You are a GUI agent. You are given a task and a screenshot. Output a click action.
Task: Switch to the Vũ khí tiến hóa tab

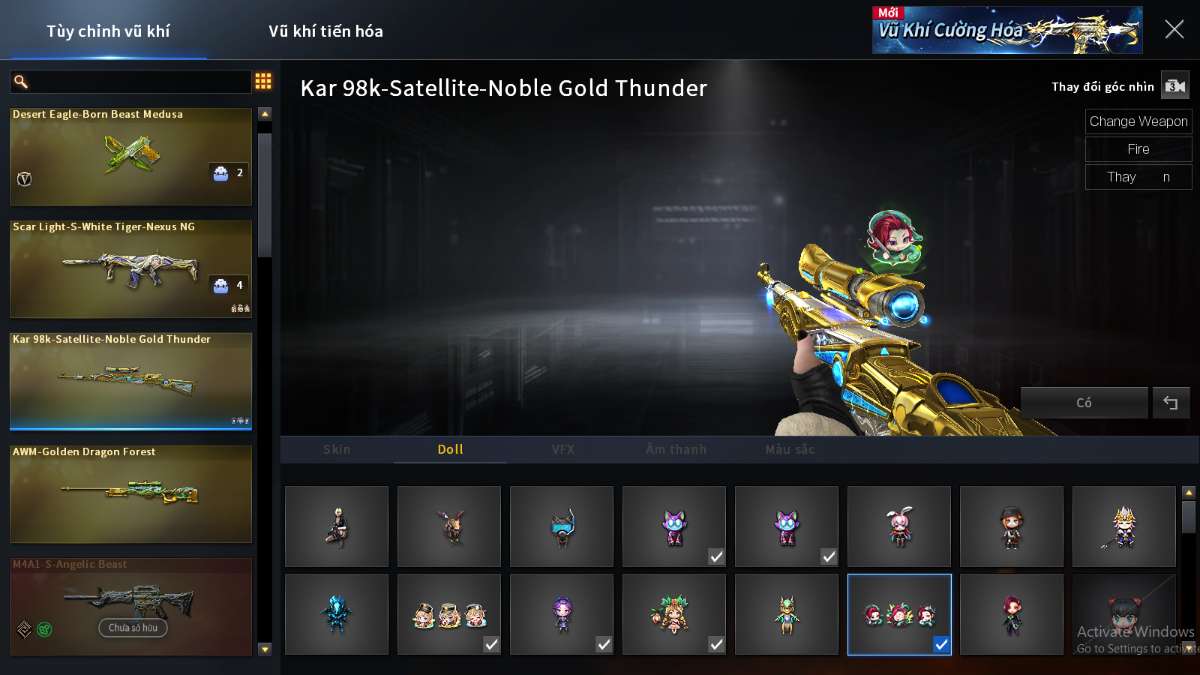click(325, 31)
